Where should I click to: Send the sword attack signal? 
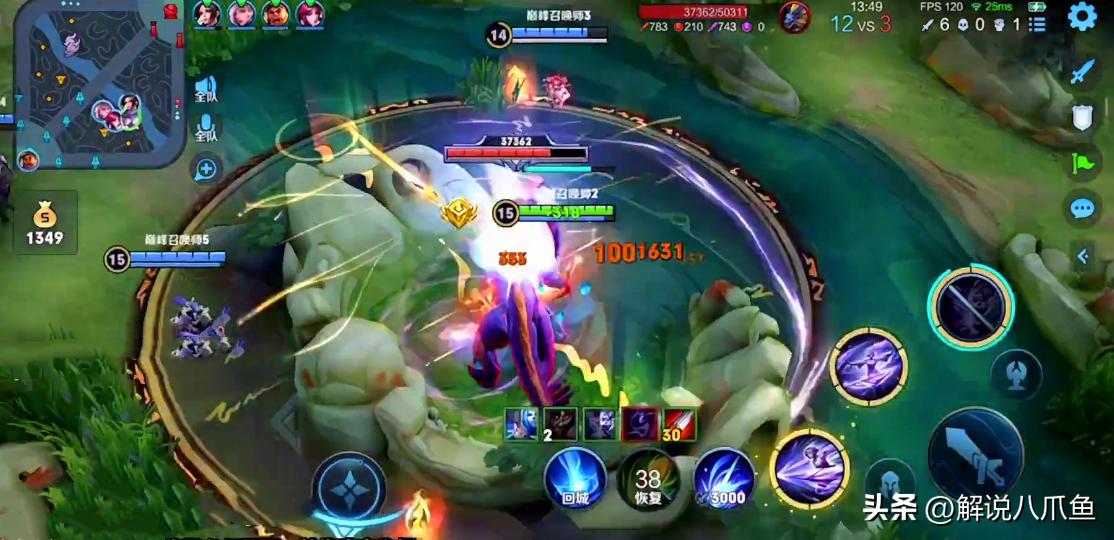tap(1082, 72)
